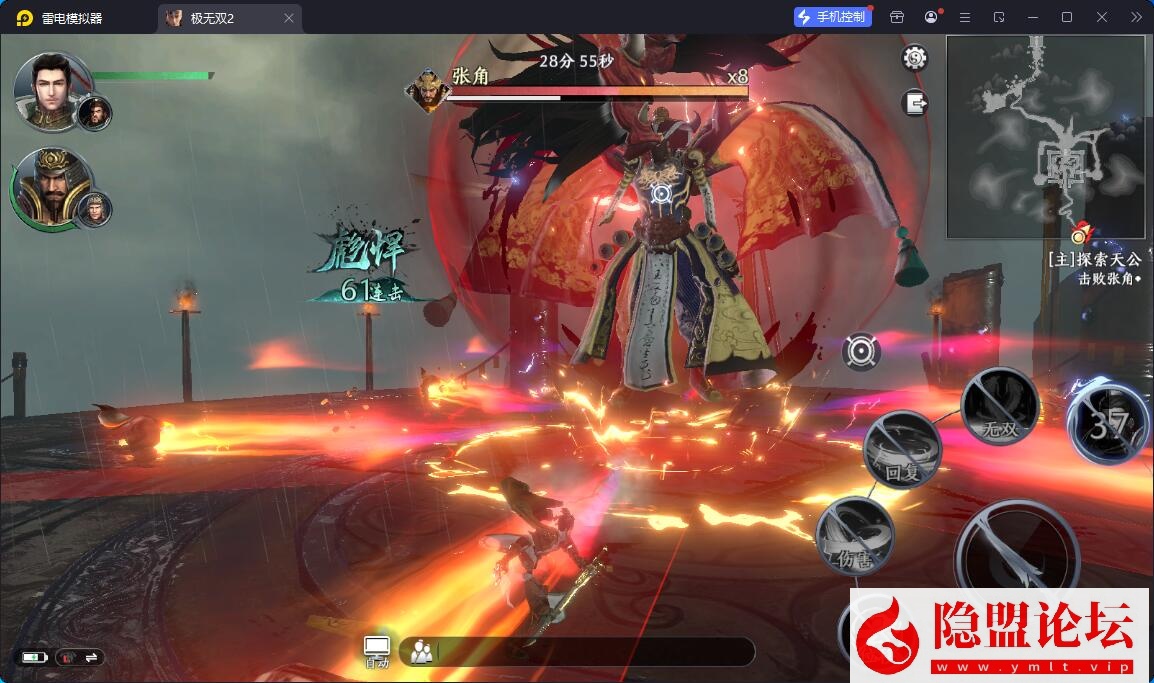This screenshot has width=1154, height=683.
Task: Click the exit stage door icon
Action: (914, 102)
